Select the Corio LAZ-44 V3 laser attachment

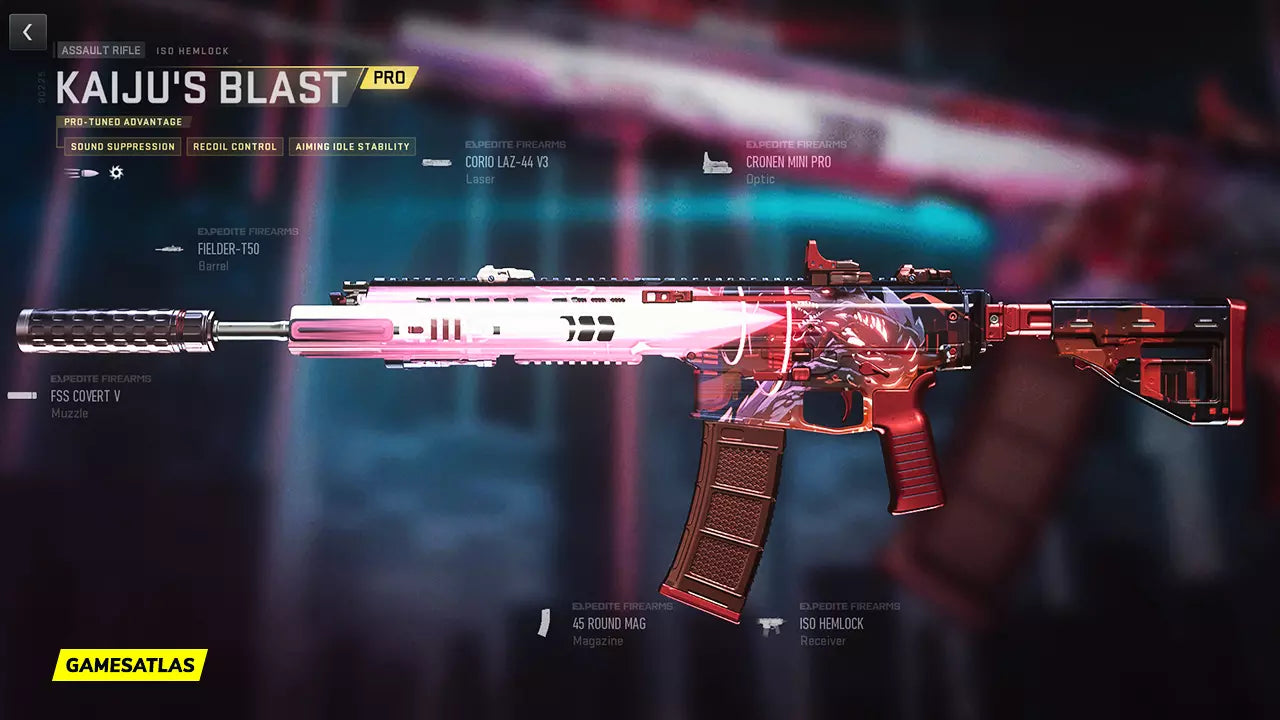point(506,162)
